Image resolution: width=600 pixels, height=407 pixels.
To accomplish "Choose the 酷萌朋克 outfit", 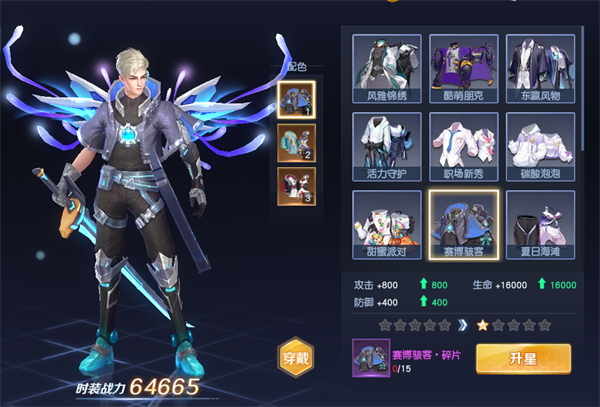I will [463, 68].
